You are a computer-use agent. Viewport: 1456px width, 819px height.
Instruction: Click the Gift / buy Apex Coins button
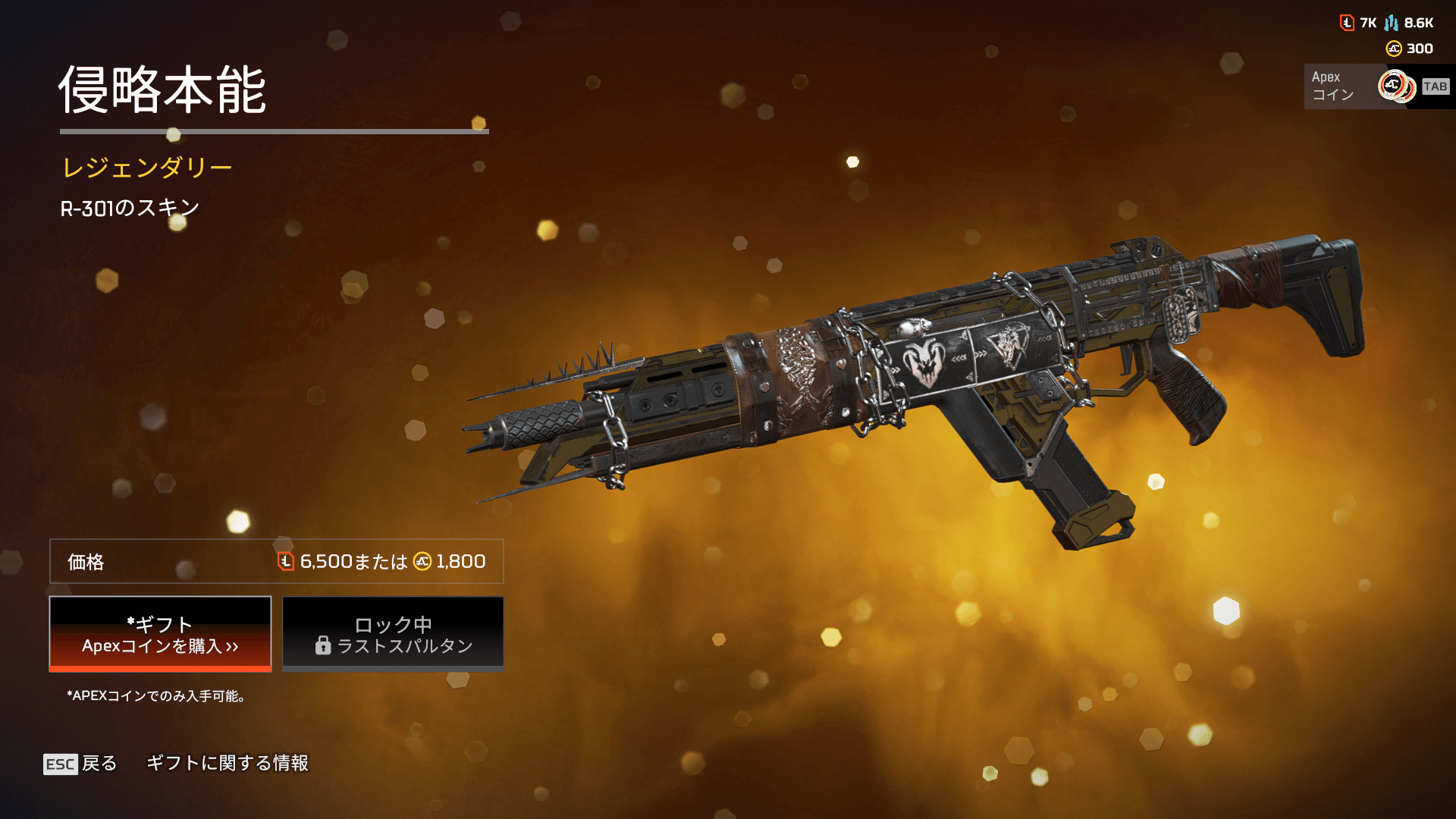click(160, 634)
